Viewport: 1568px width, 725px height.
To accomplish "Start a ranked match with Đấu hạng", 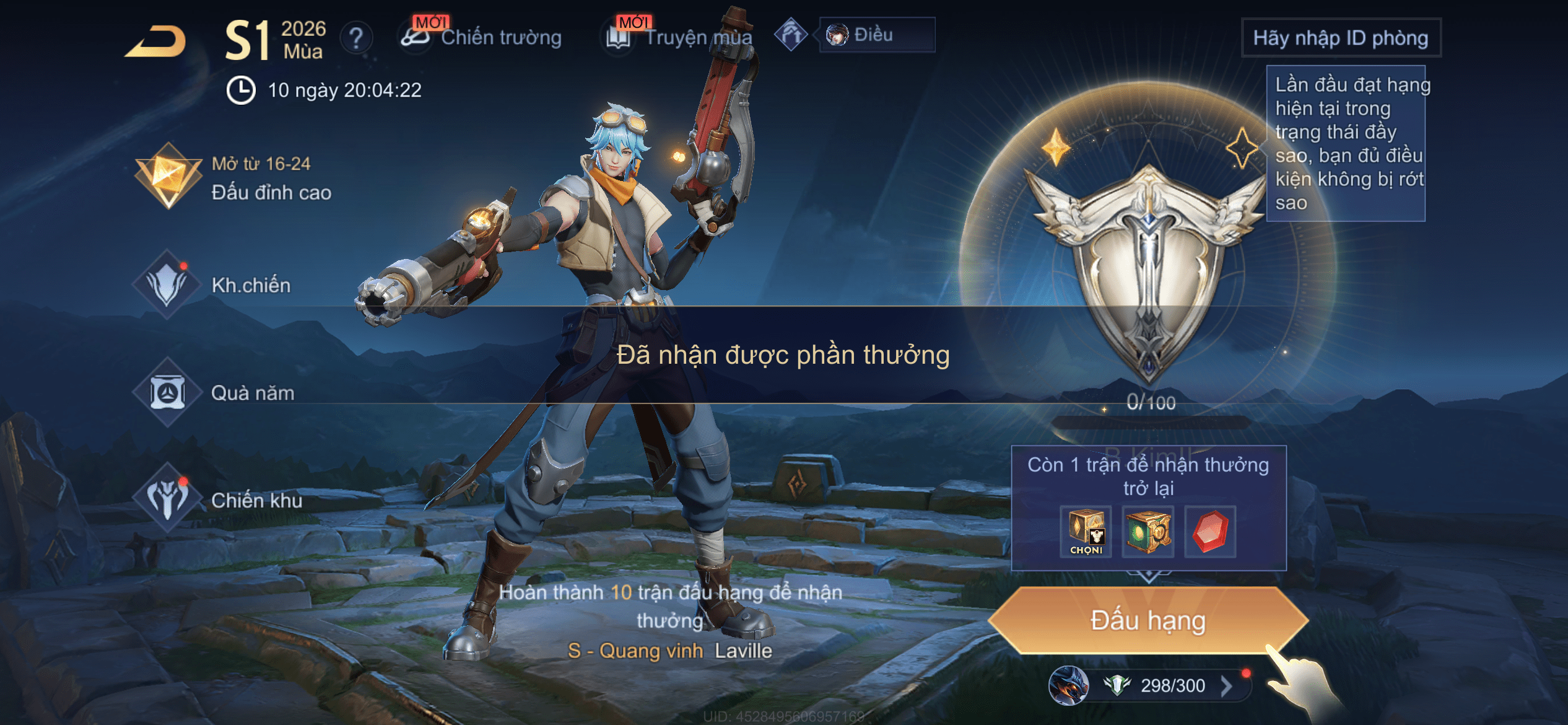I will tap(1148, 620).
